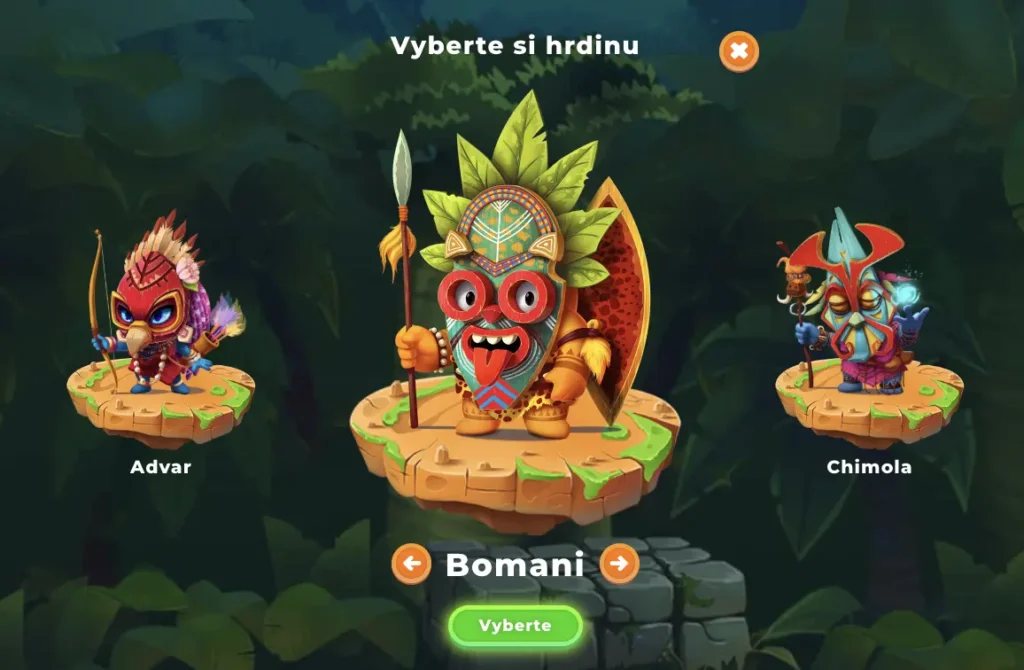Viewport: 1024px width, 670px height.
Task: Close the hero selection screen
Action: [739, 51]
